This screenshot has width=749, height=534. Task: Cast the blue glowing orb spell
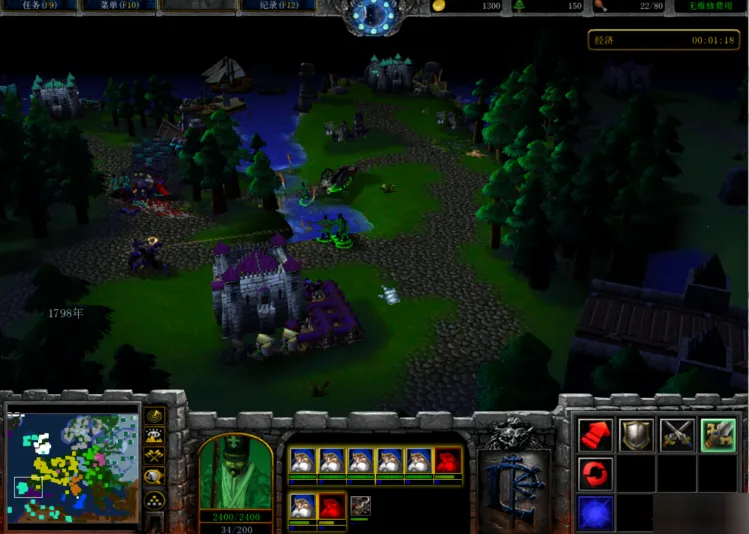(595, 513)
